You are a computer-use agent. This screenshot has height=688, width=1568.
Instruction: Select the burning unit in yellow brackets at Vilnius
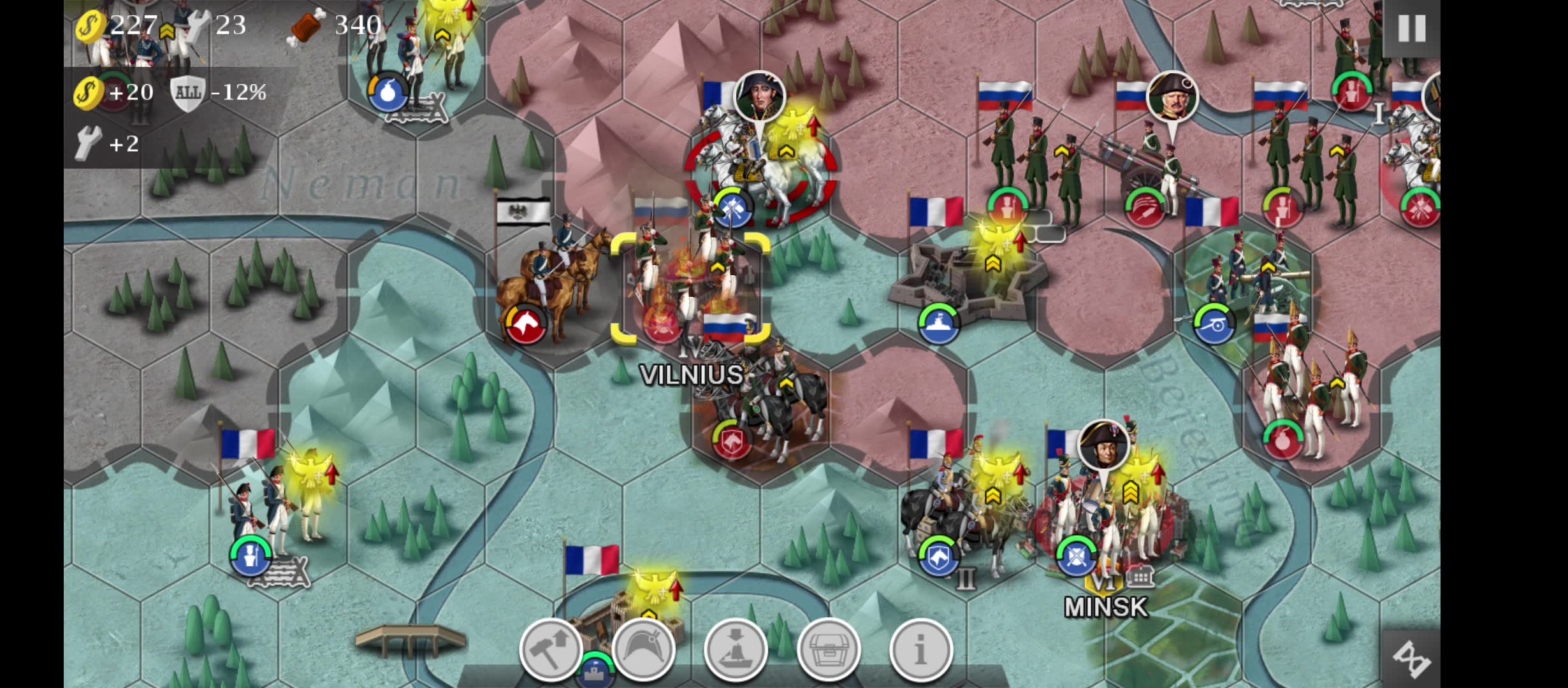[690, 288]
